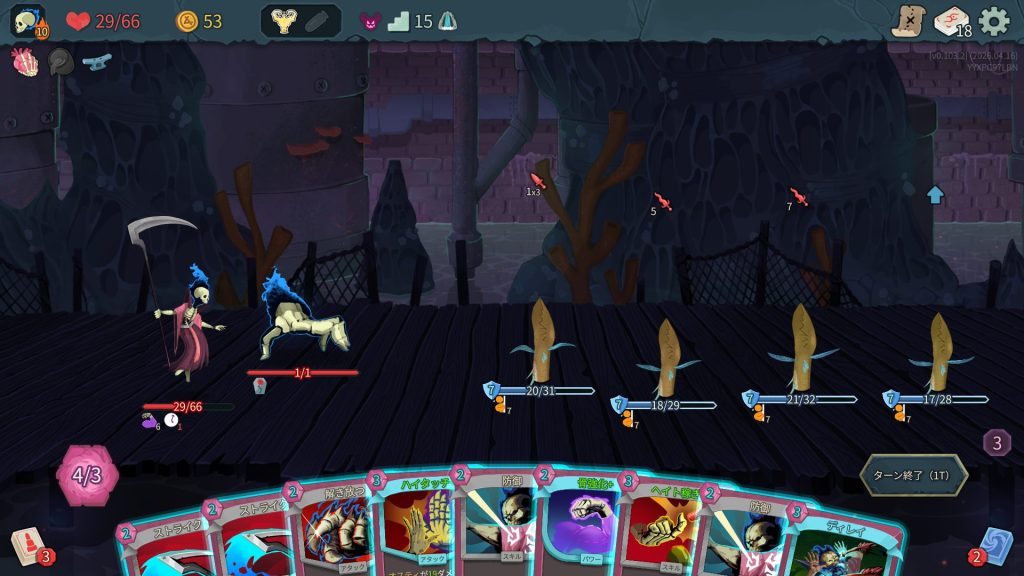View the deck of 18 cards
Image resolution: width=1024 pixels, height=576 pixels.
click(952, 21)
